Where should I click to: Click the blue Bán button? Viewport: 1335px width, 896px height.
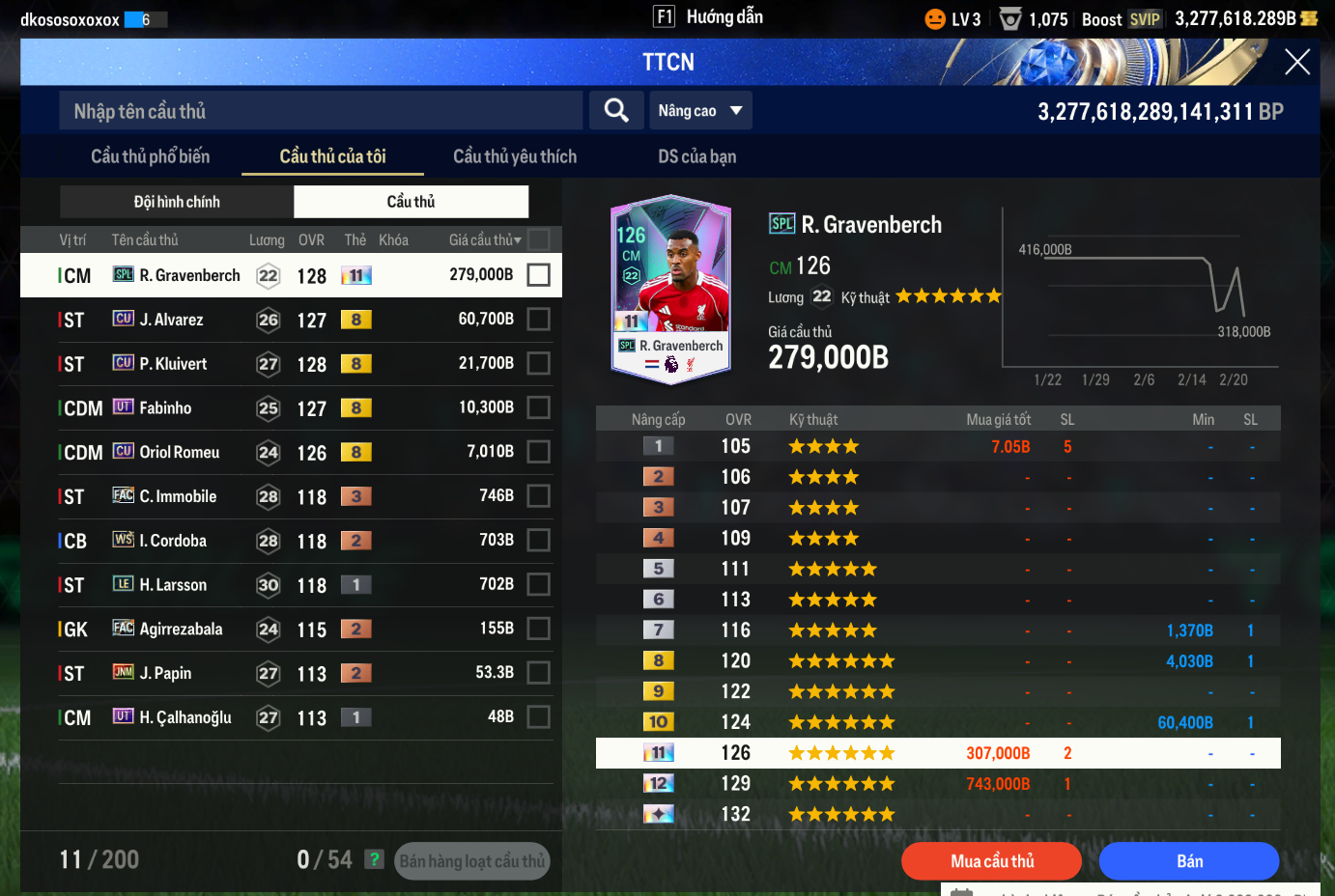pyautogui.click(x=1189, y=861)
